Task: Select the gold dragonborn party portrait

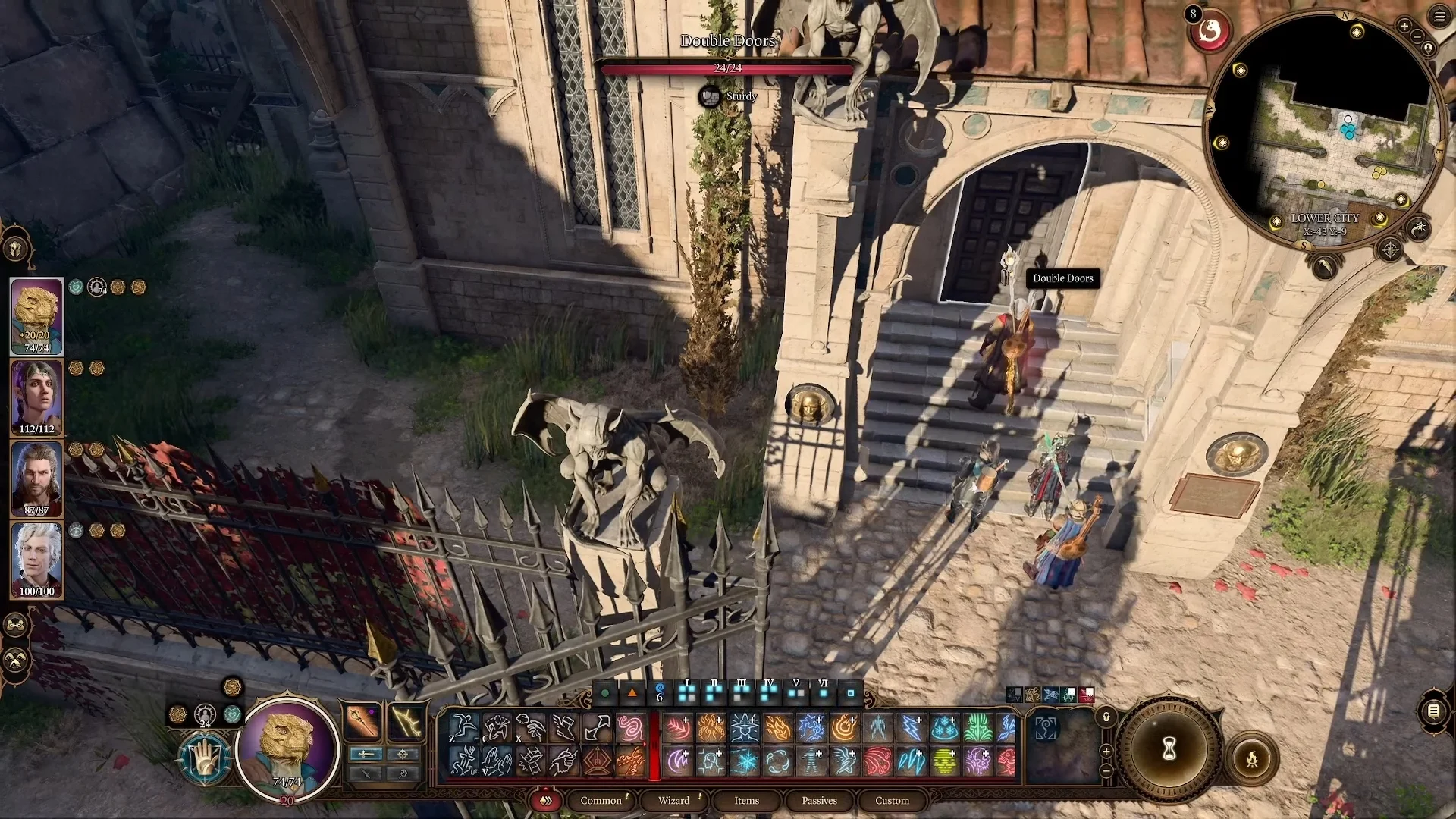Action: tap(36, 316)
